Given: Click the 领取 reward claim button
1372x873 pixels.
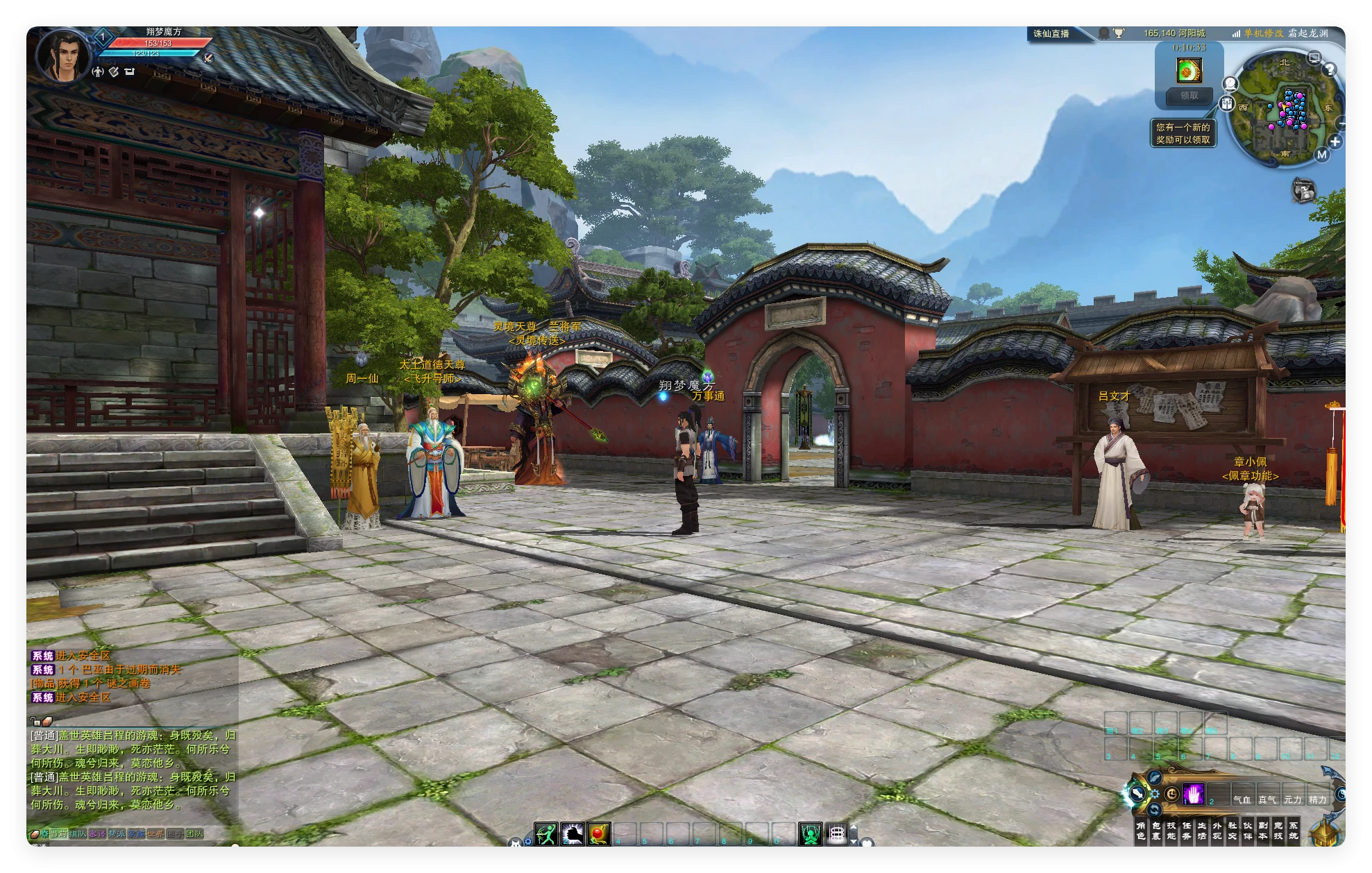Looking at the screenshot, I should coord(1189,96).
